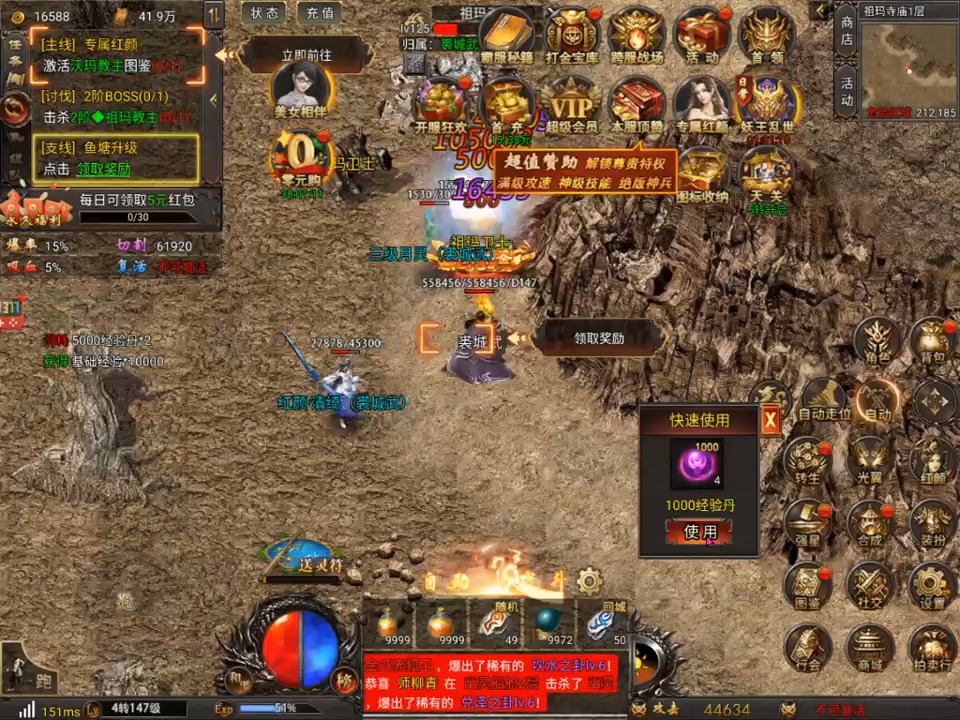Open the 活动 gift box event icon
Viewport: 960px width, 720px height.
click(701, 36)
